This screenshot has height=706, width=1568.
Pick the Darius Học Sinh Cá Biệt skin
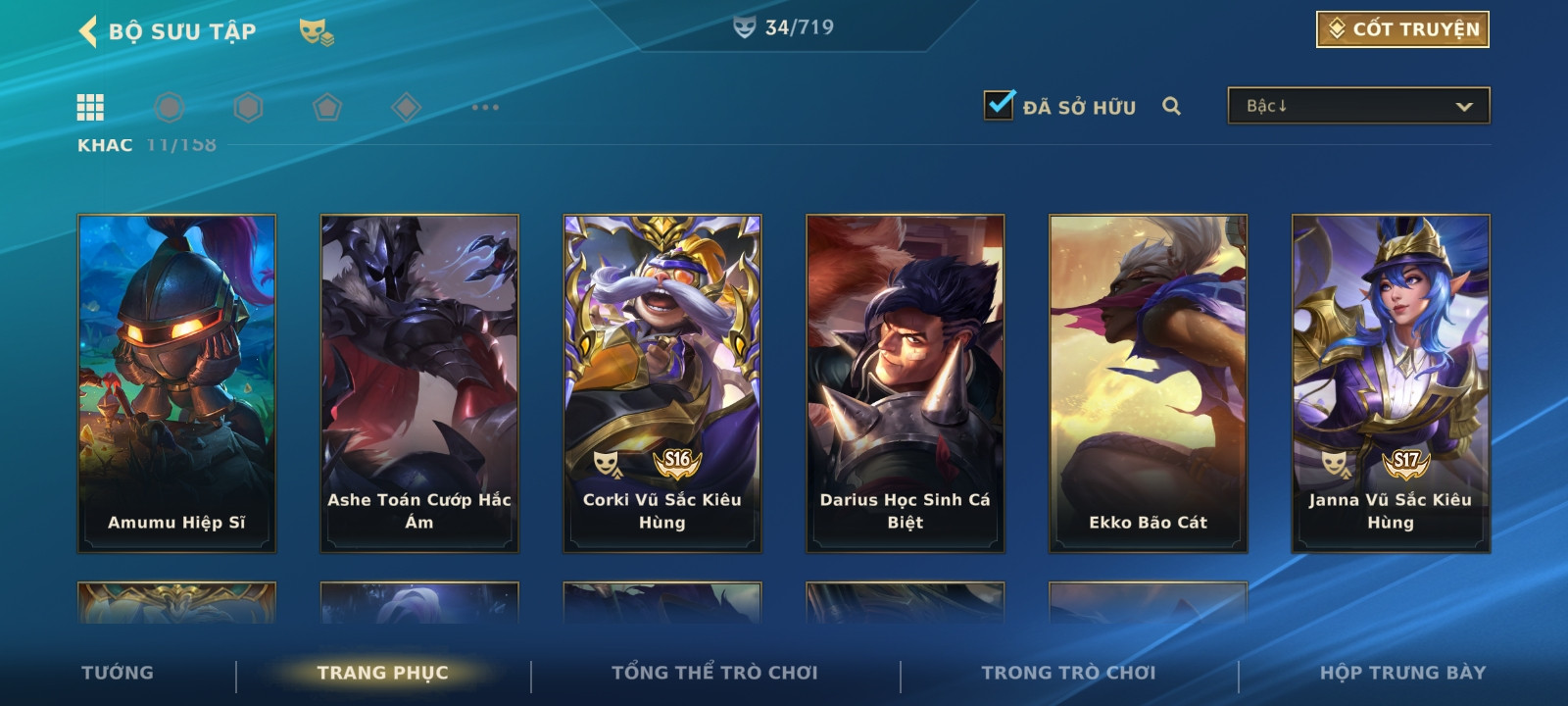906,383
